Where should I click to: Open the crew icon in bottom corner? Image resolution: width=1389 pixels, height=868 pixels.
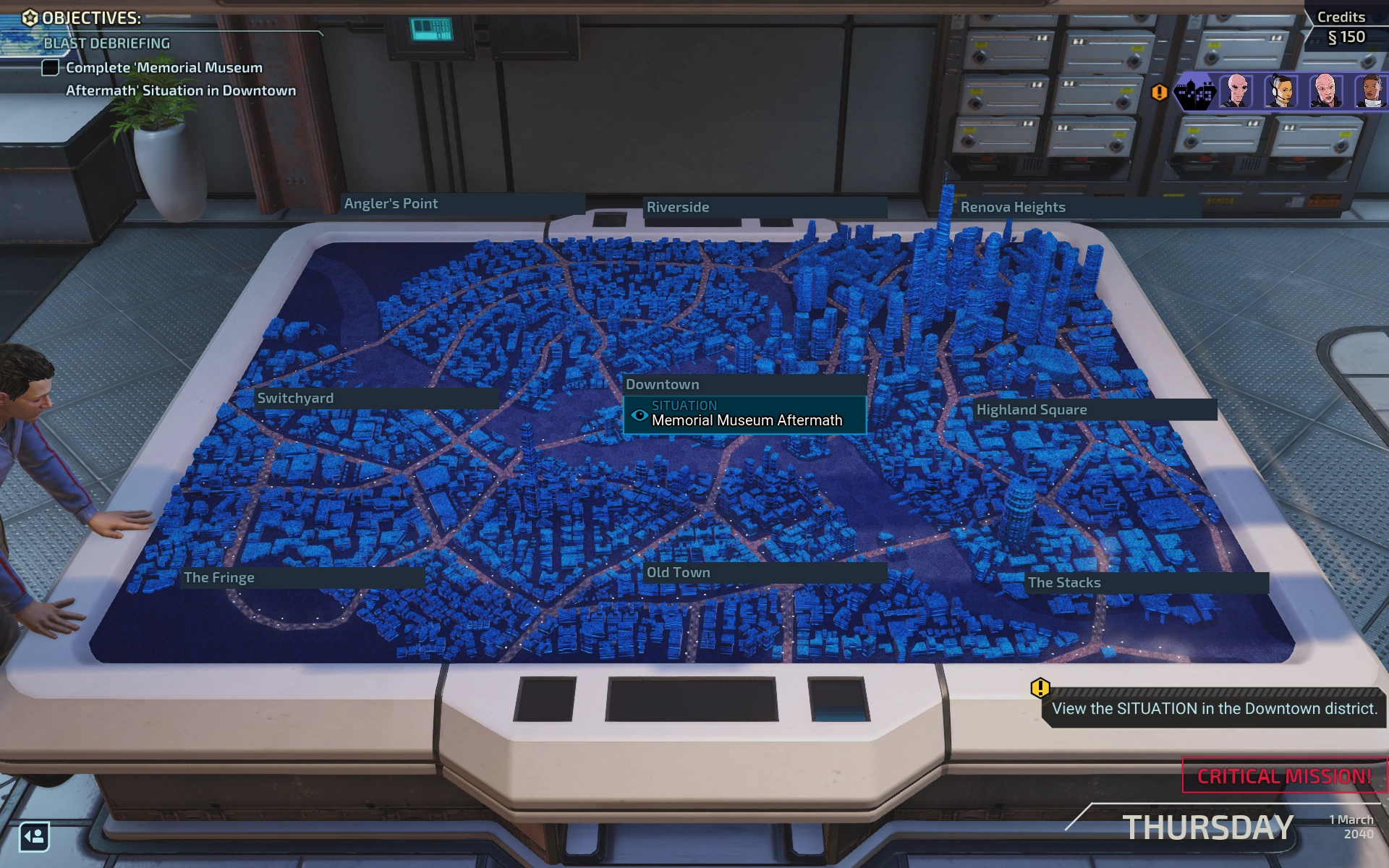[34, 837]
